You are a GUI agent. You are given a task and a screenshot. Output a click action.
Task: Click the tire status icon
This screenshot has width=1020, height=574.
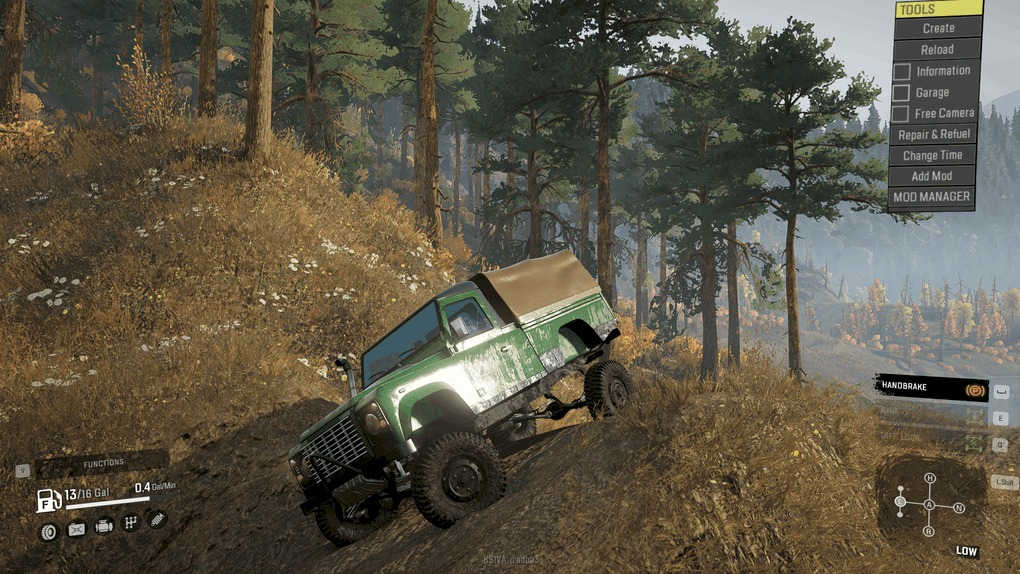click(48, 531)
